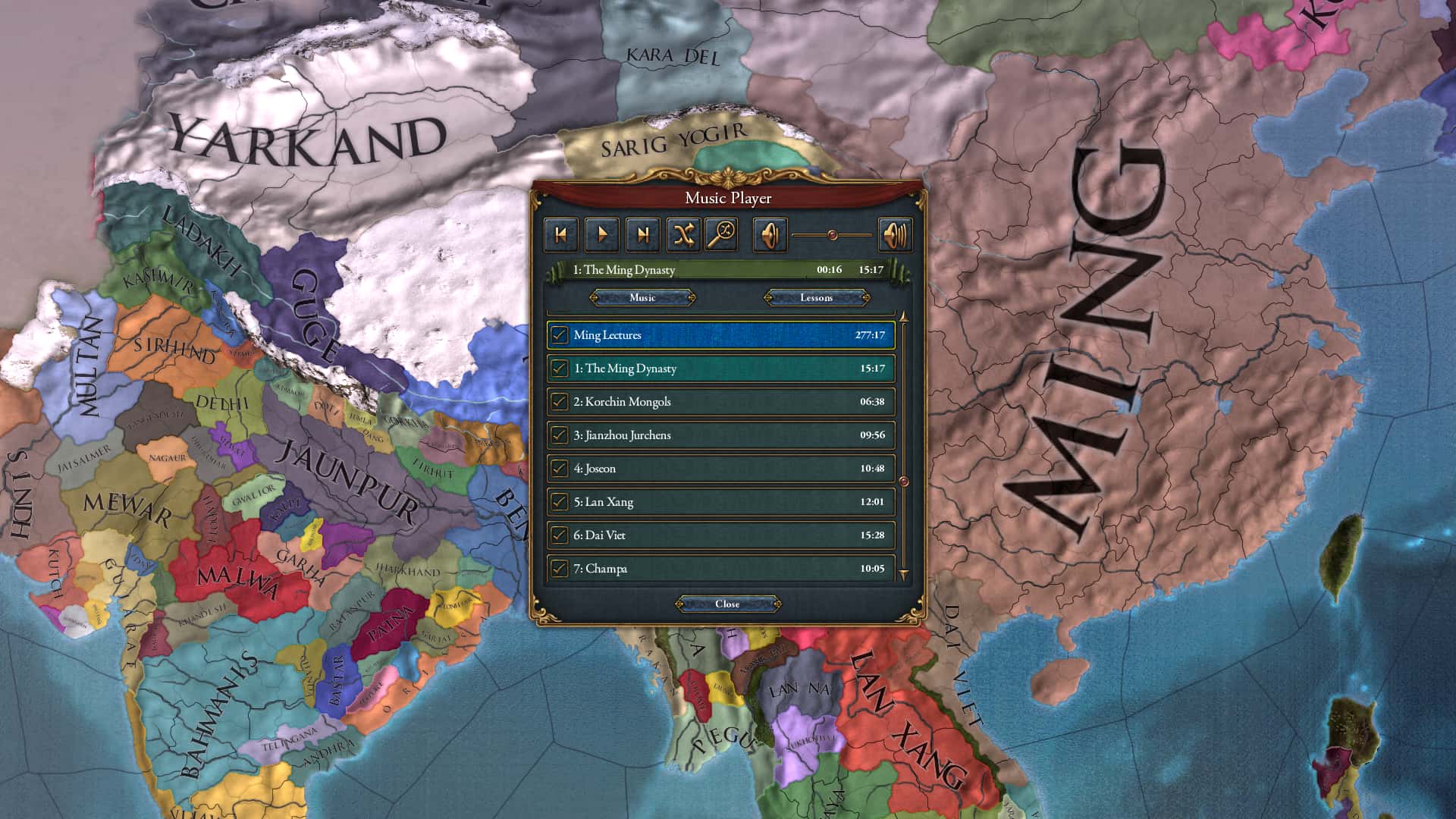
Task: Toggle the checkbox for 4: Joseon
Action: click(561, 469)
